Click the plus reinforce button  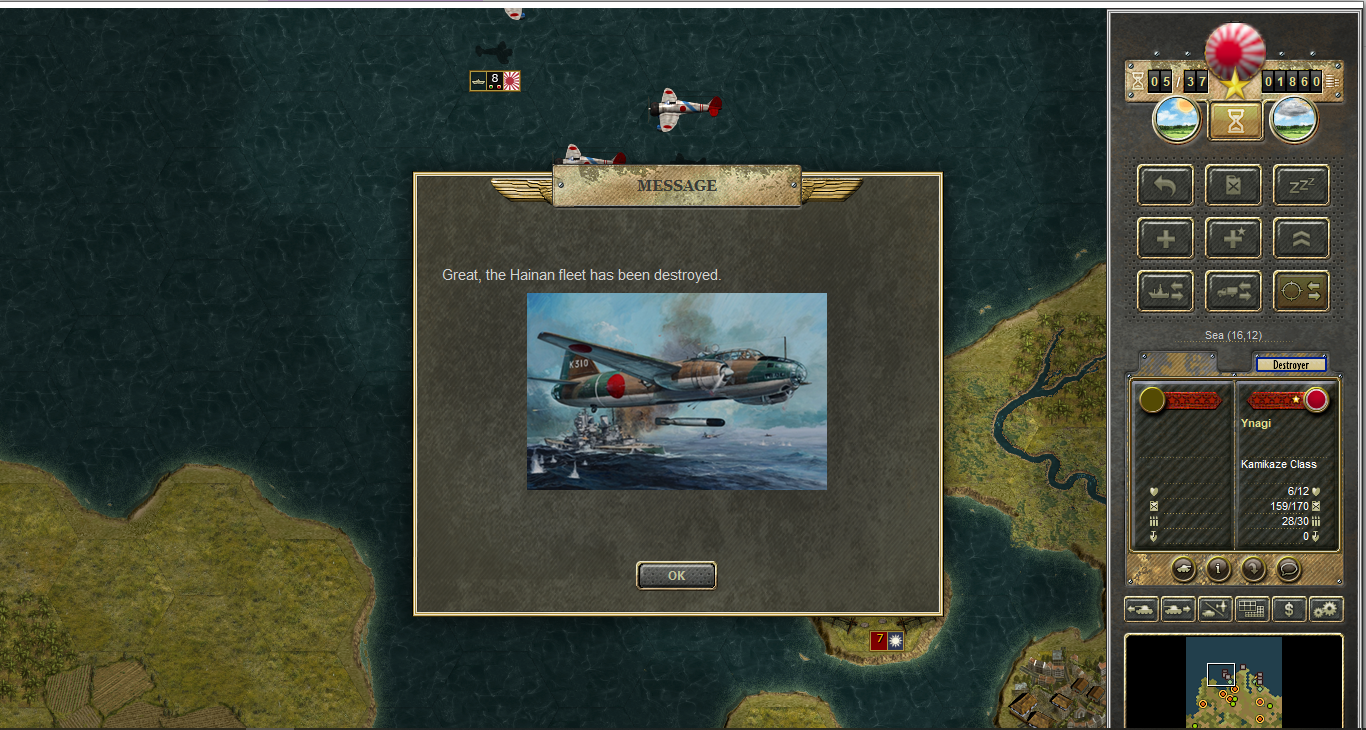[1165, 238]
